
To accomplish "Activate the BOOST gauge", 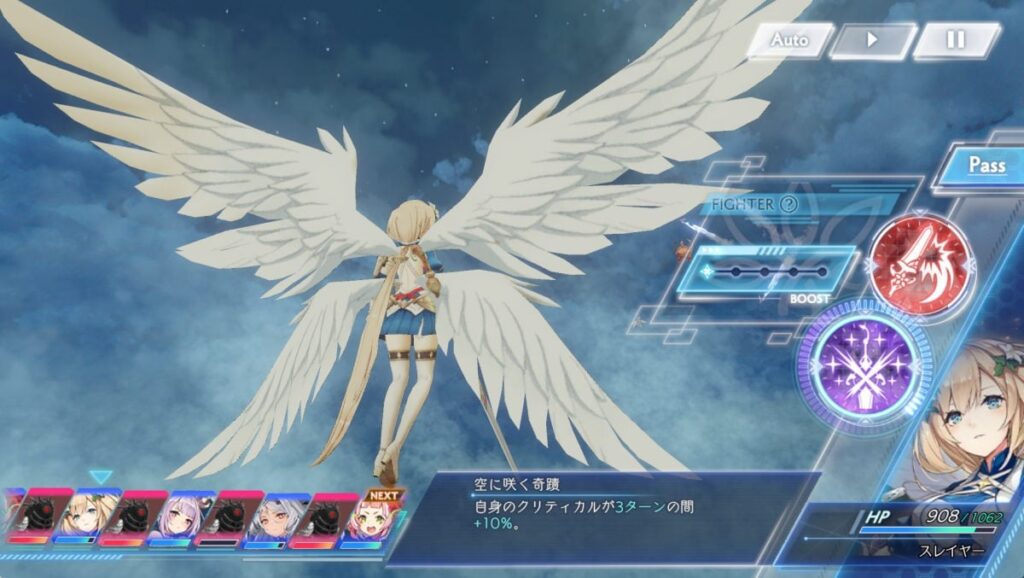I will point(767,272).
